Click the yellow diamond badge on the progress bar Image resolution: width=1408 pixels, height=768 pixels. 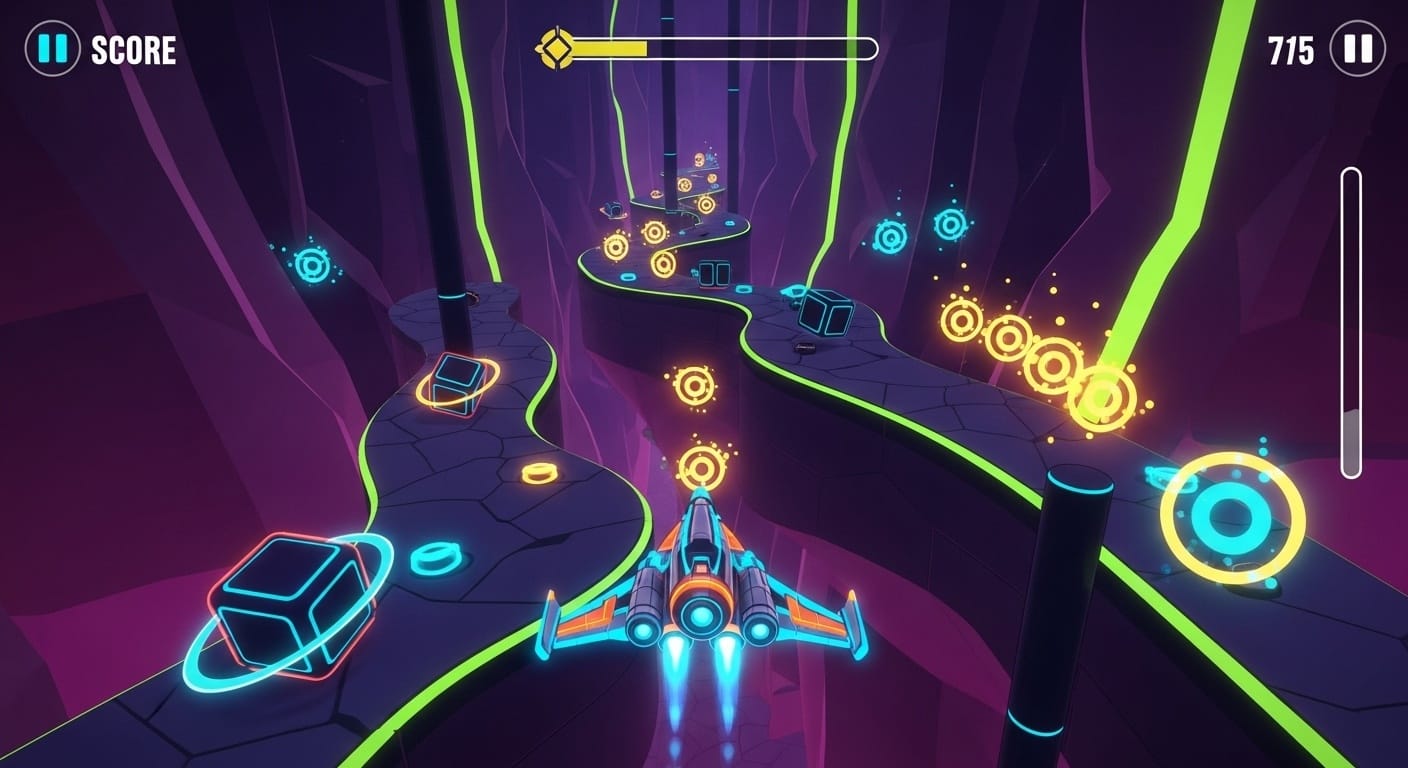tap(554, 45)
